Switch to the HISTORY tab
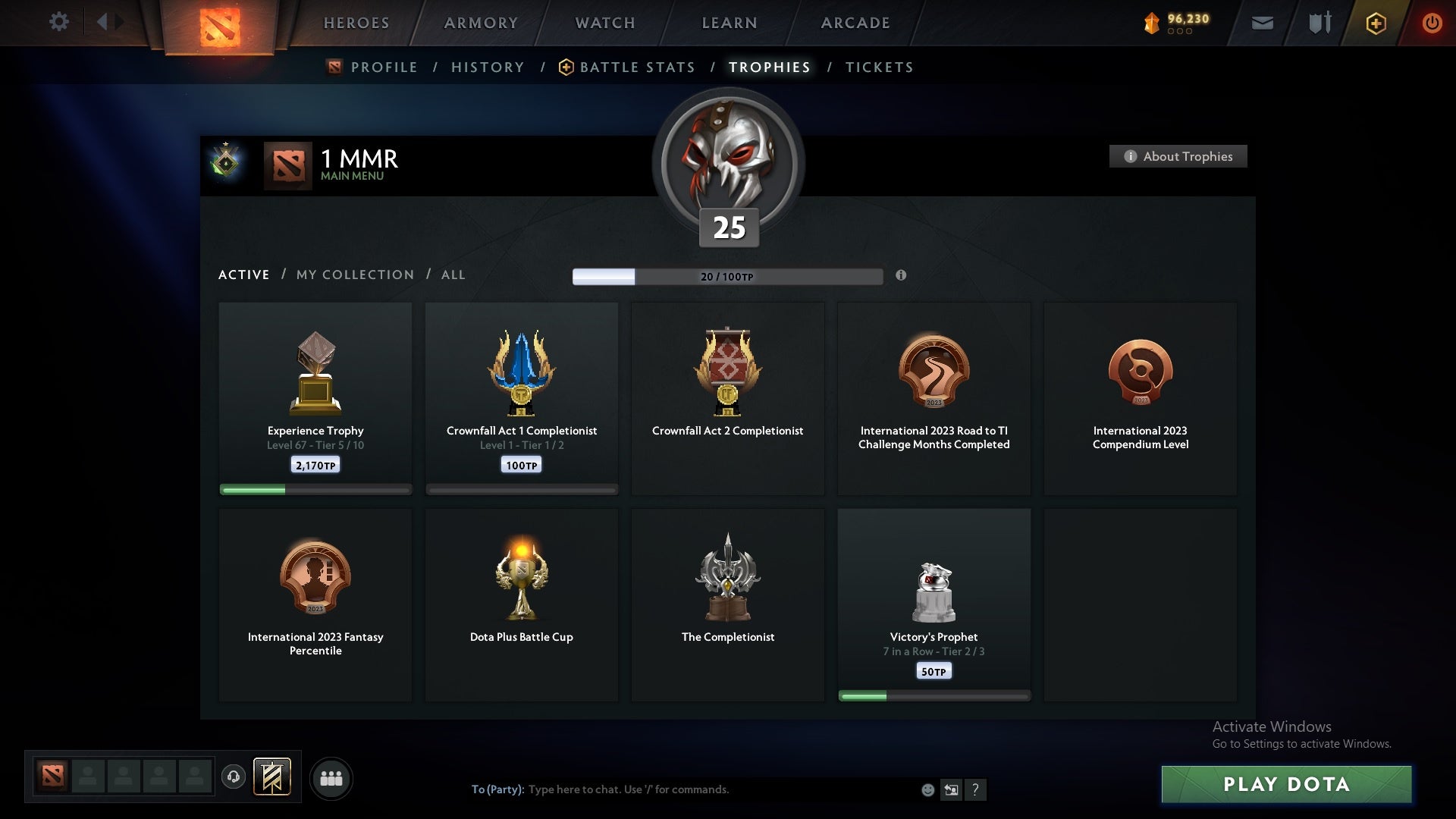This screenshot has height=819, width=1456. click(488, 67)
